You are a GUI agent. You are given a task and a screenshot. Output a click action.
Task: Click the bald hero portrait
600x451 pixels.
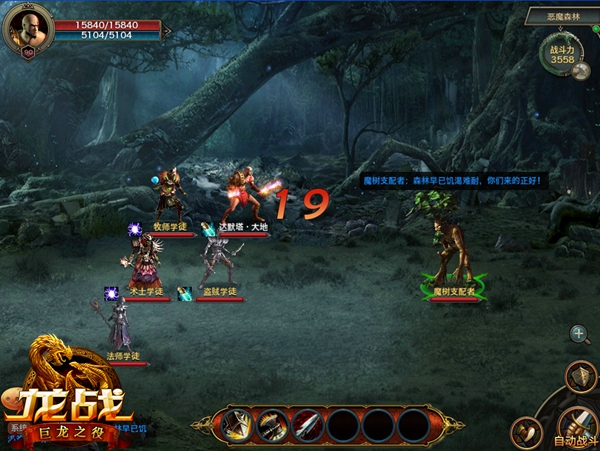click(28, 28)
